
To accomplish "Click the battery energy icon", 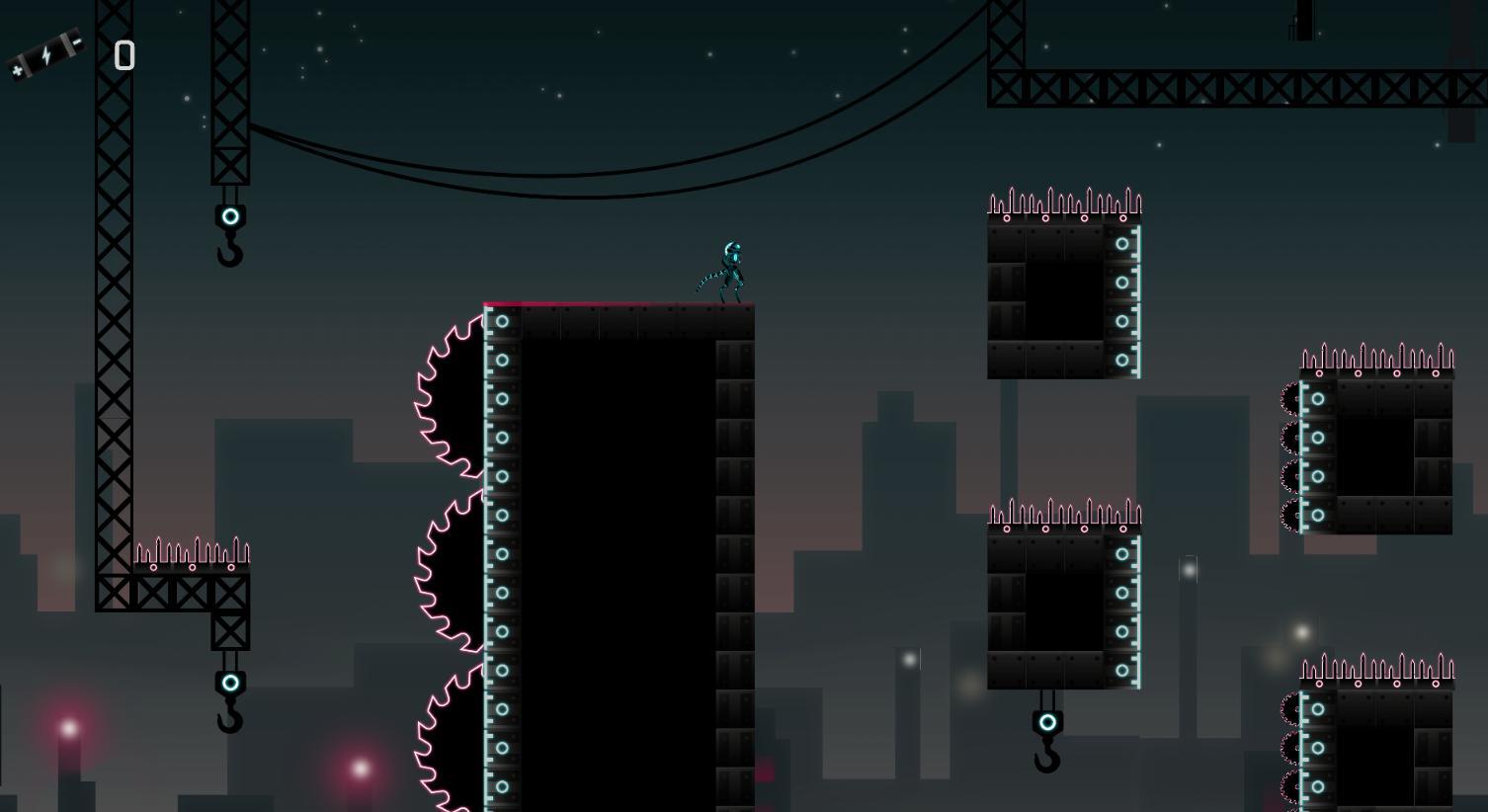I will [44, 54].
